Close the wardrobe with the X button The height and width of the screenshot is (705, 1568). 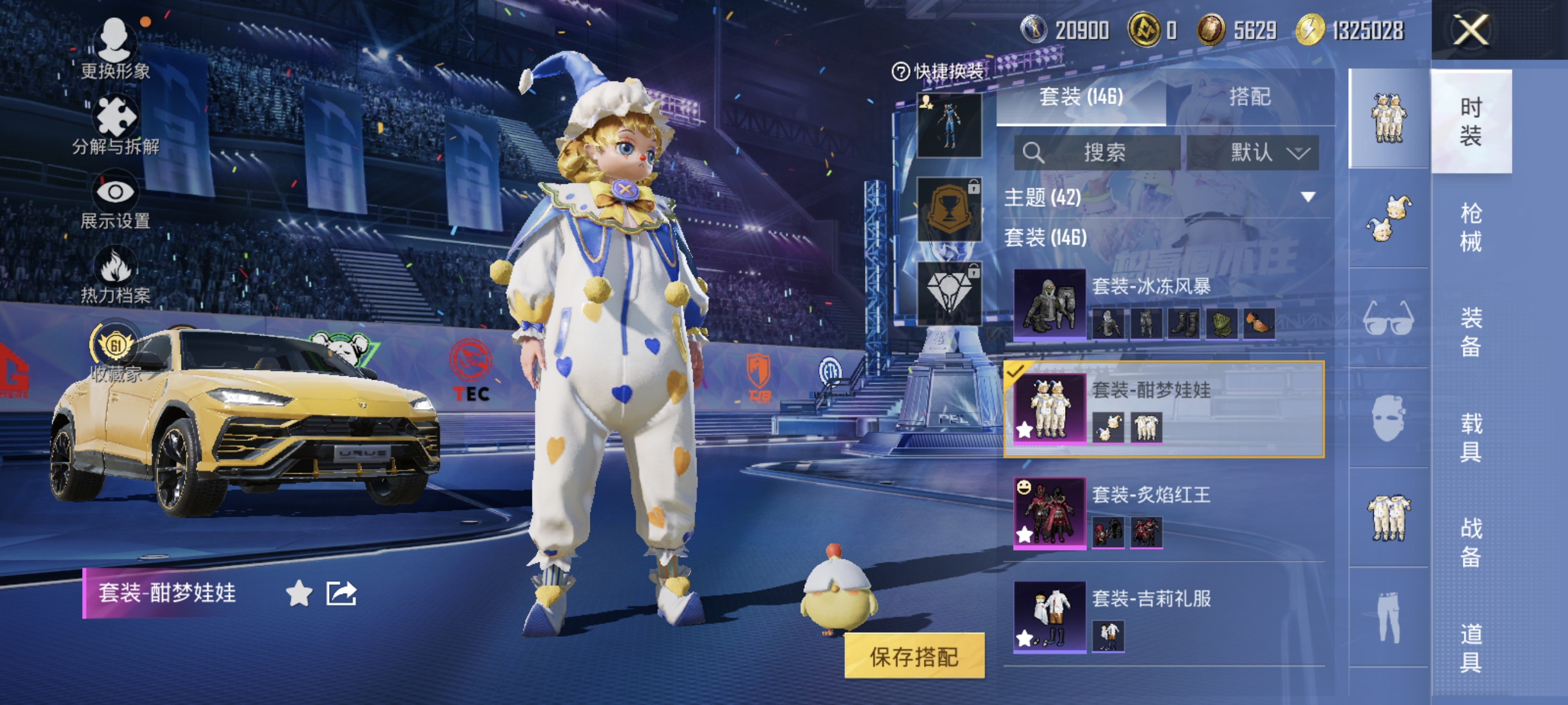(1470, 29)
